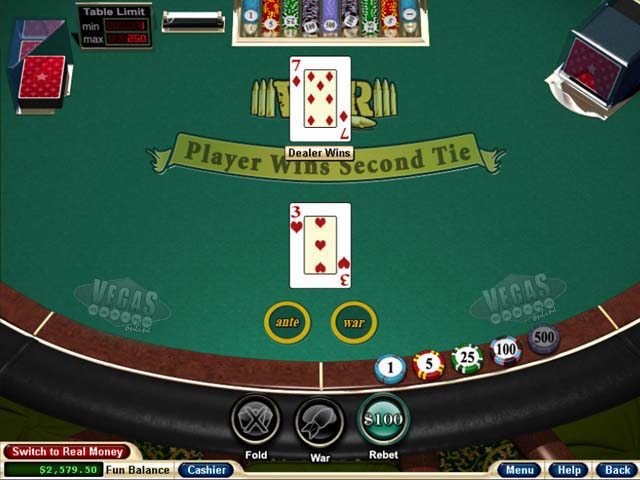Screen dimensions: 640x480
Task: Open the Cashier
Action: (x=206, y=469)
